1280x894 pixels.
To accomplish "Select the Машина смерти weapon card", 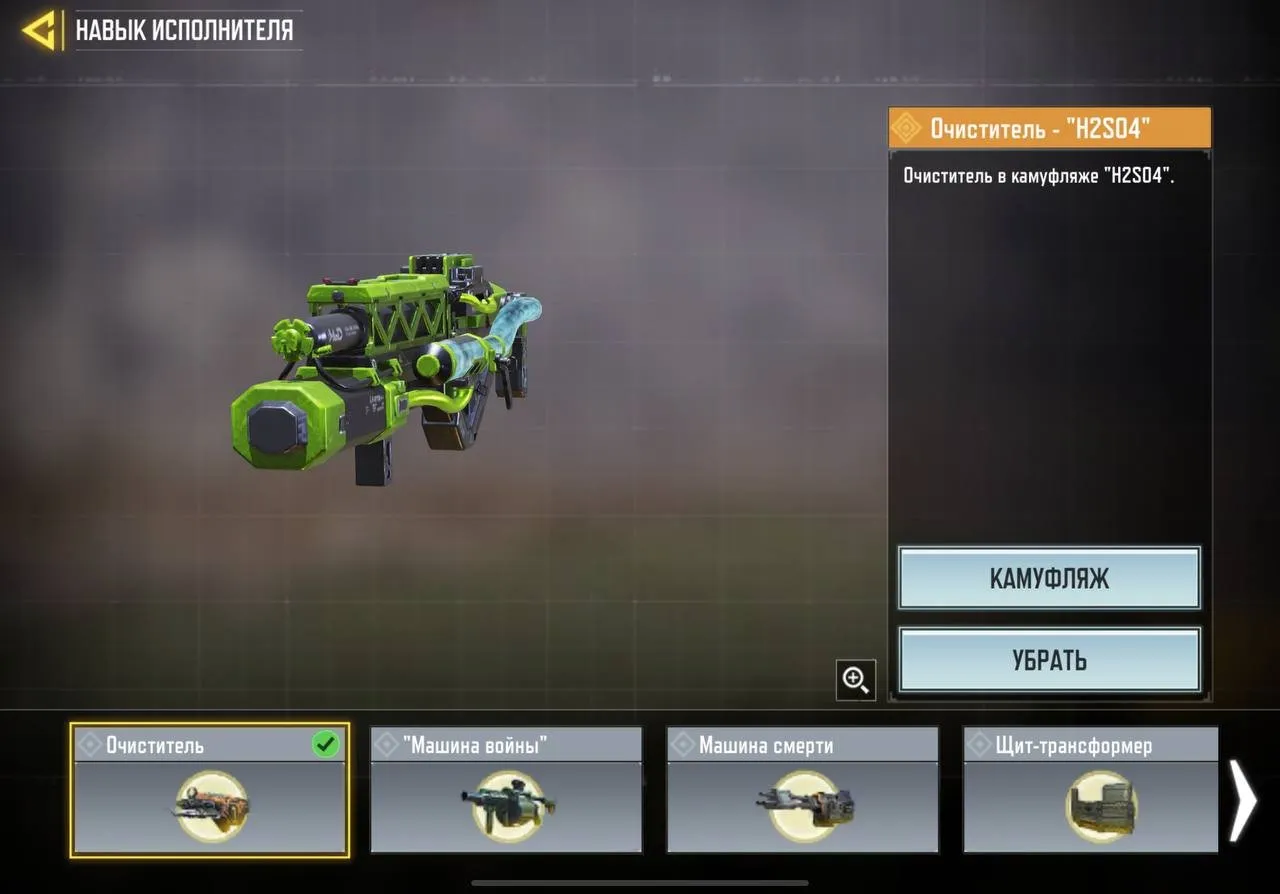I will (x=802, y=790).
